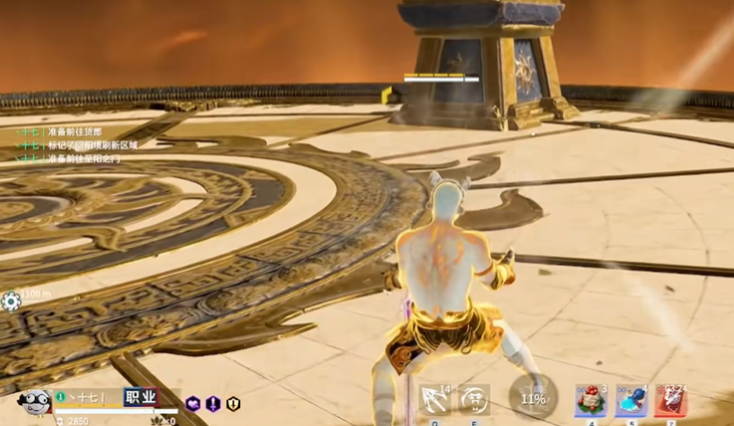Use the red card item slot
The height and width of the screenshot is (426, 734).
(x=670, y=400)
